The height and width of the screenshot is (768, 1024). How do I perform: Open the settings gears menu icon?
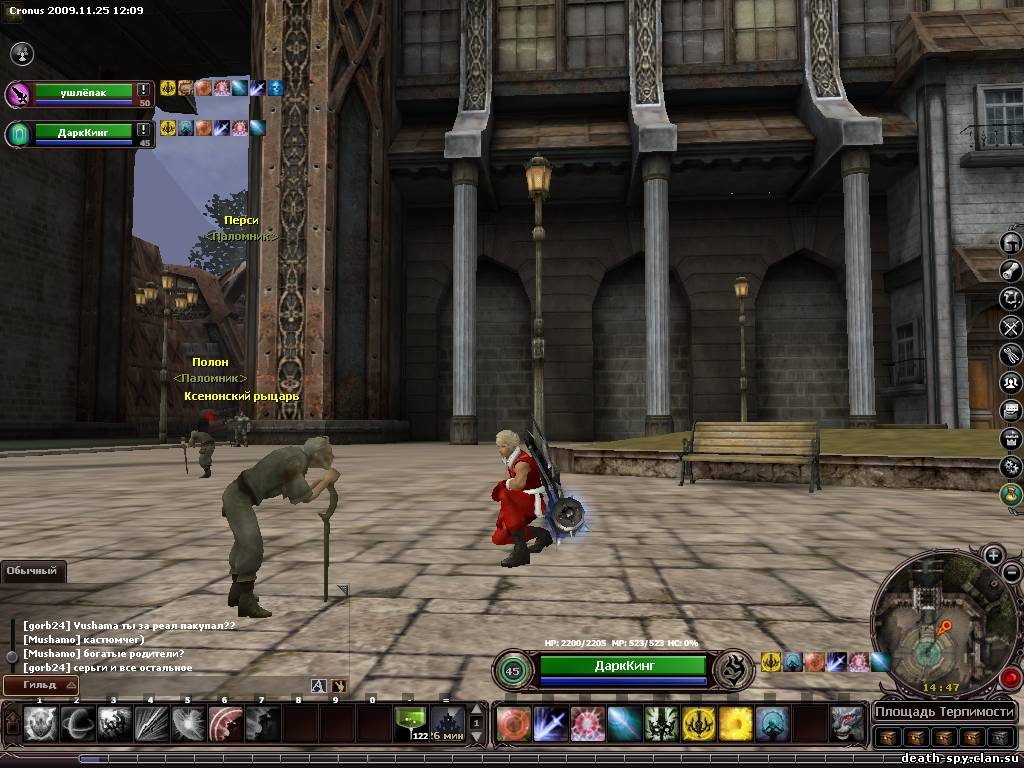(1011, 466)
